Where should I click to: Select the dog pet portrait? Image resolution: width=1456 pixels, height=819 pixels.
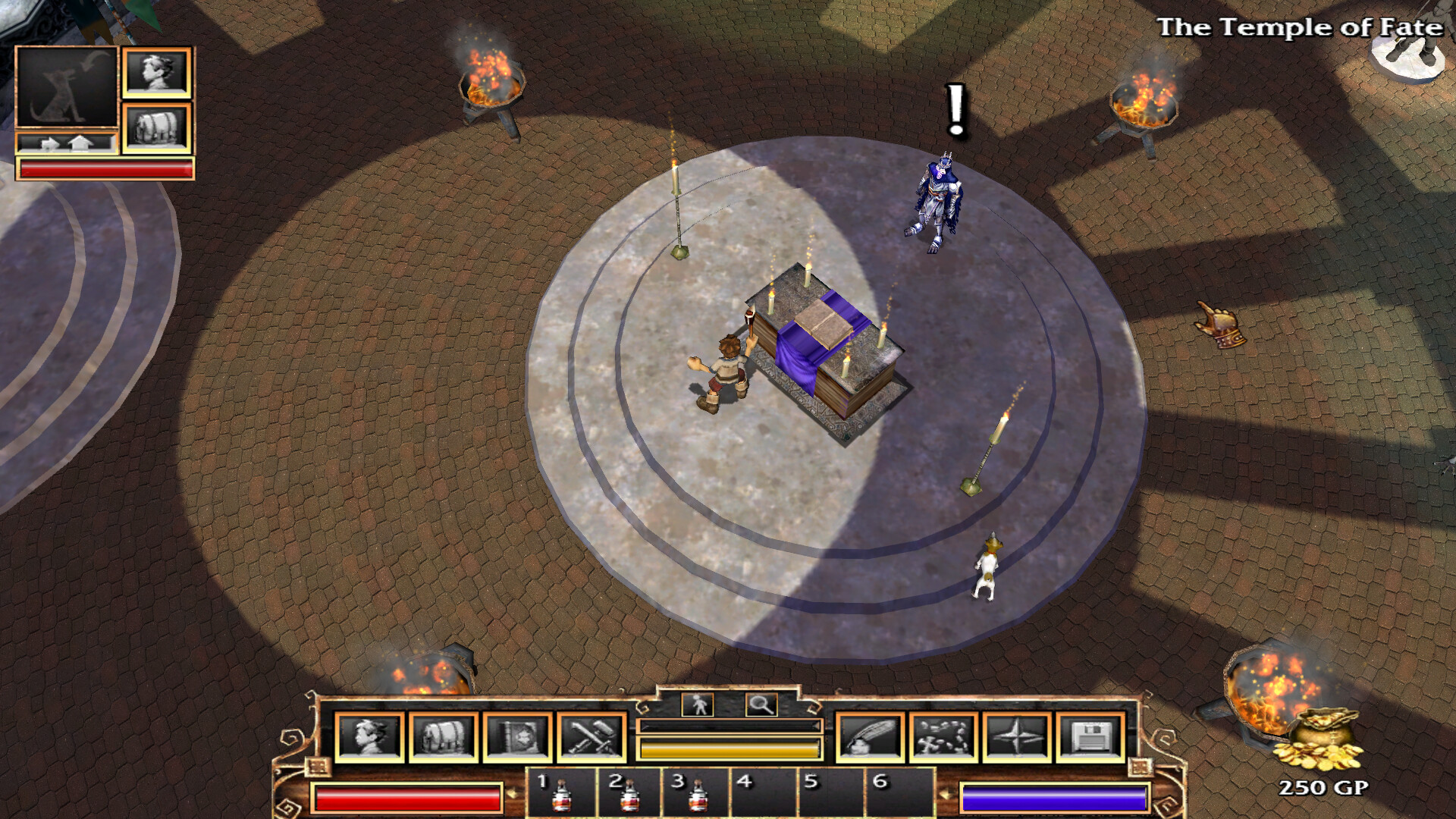67,86
